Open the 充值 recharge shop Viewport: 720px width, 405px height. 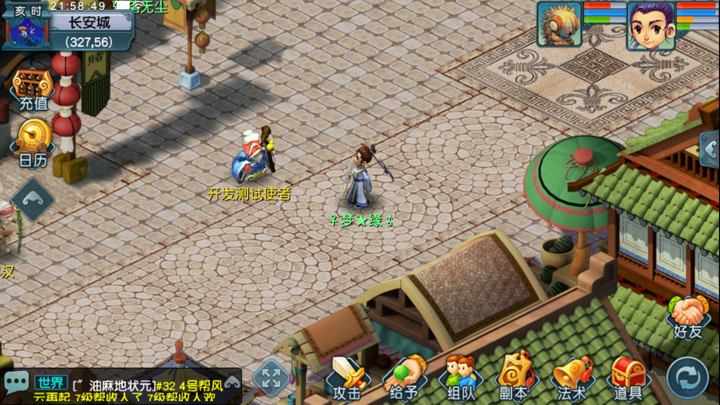pyautogui.click(x=32, y=89)
